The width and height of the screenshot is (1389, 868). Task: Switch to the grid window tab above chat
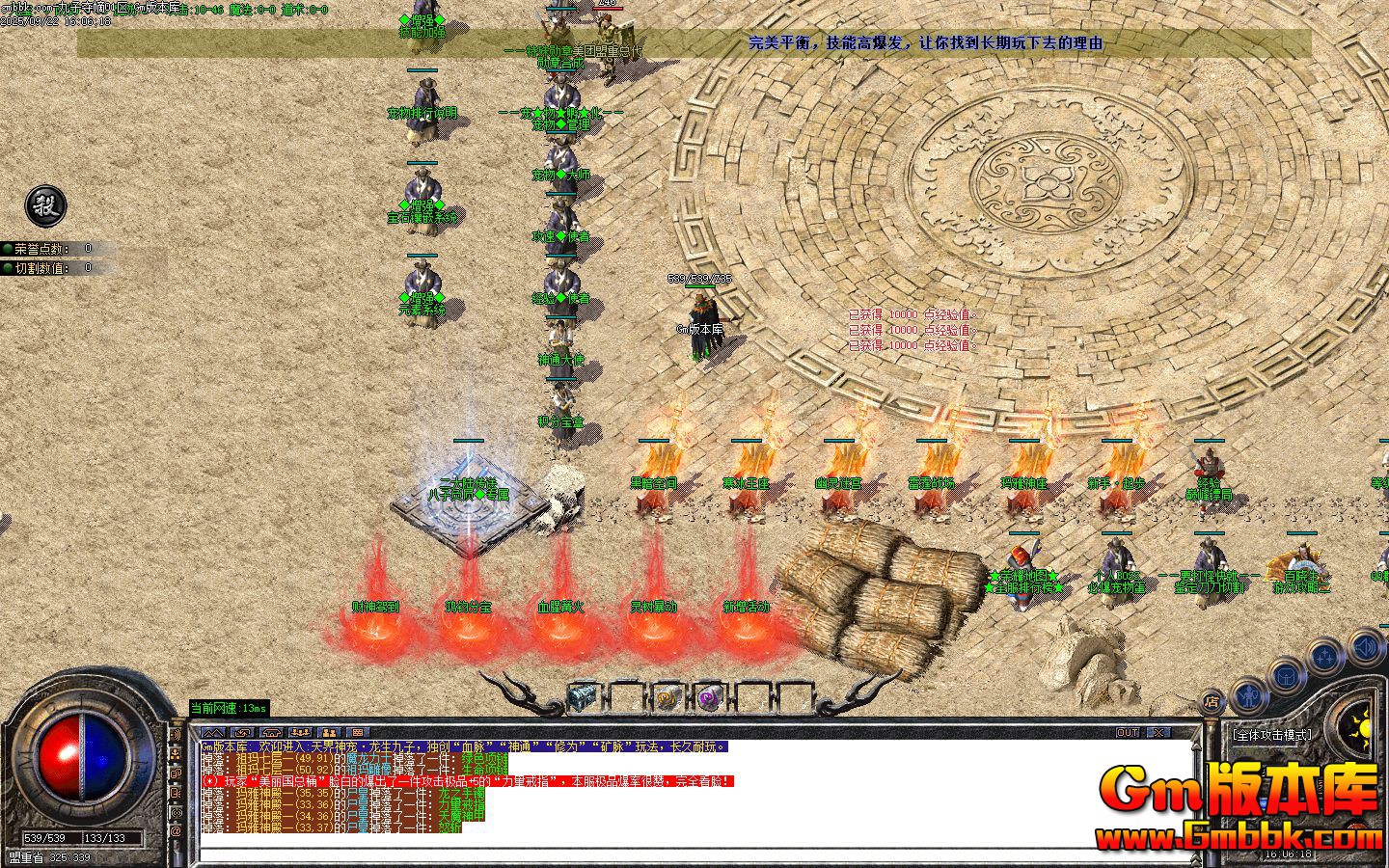pos(359,733)
